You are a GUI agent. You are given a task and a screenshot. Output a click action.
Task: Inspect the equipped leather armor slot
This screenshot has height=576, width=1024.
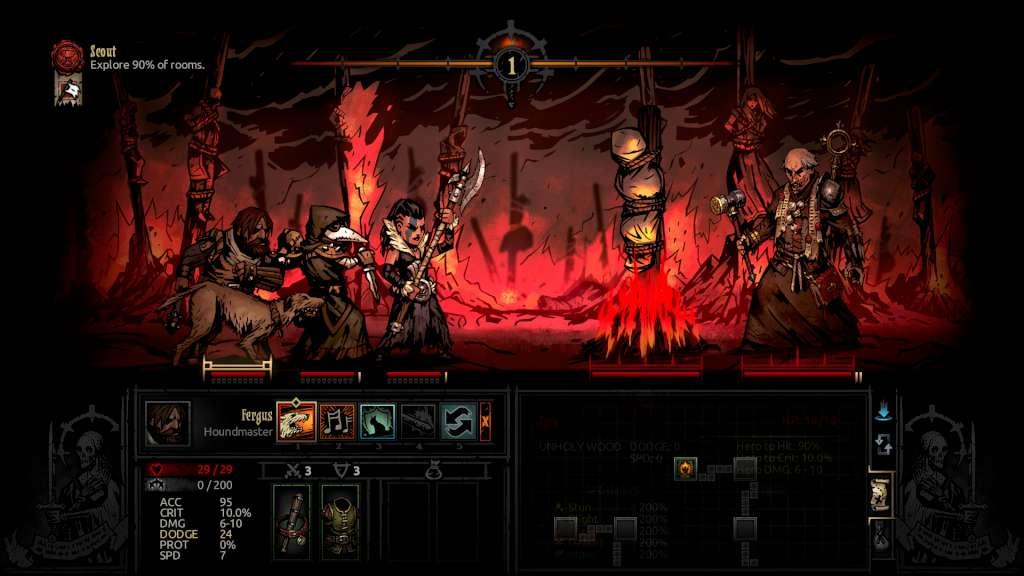[339, 521]
